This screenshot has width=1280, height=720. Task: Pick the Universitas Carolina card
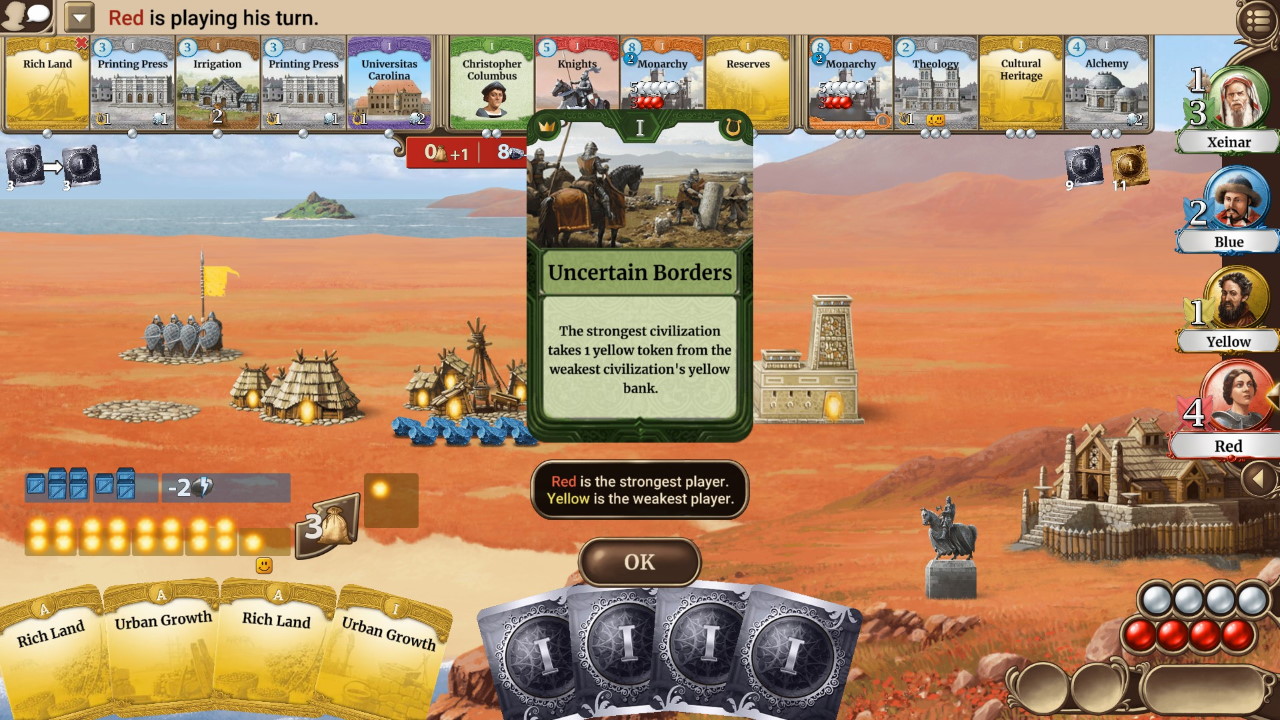[389, 84]
